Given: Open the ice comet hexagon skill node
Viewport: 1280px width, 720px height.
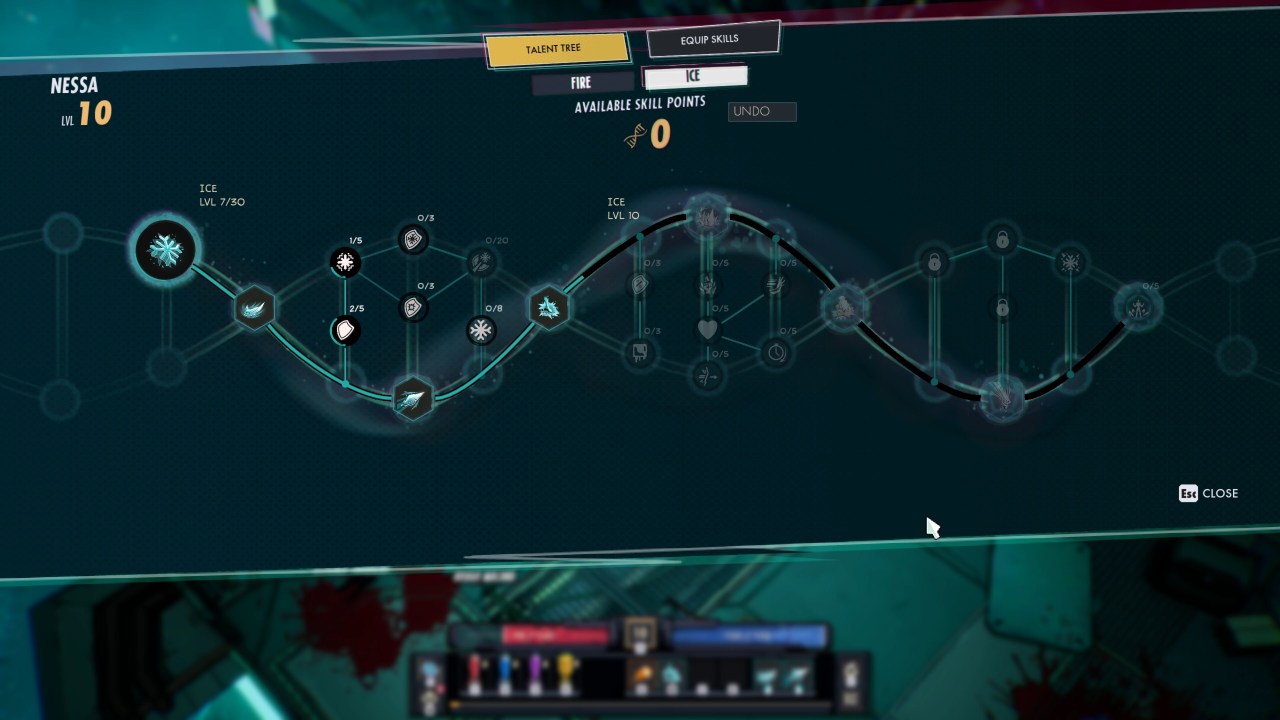Looking at the screenshot, I should (x=413, y=397).
